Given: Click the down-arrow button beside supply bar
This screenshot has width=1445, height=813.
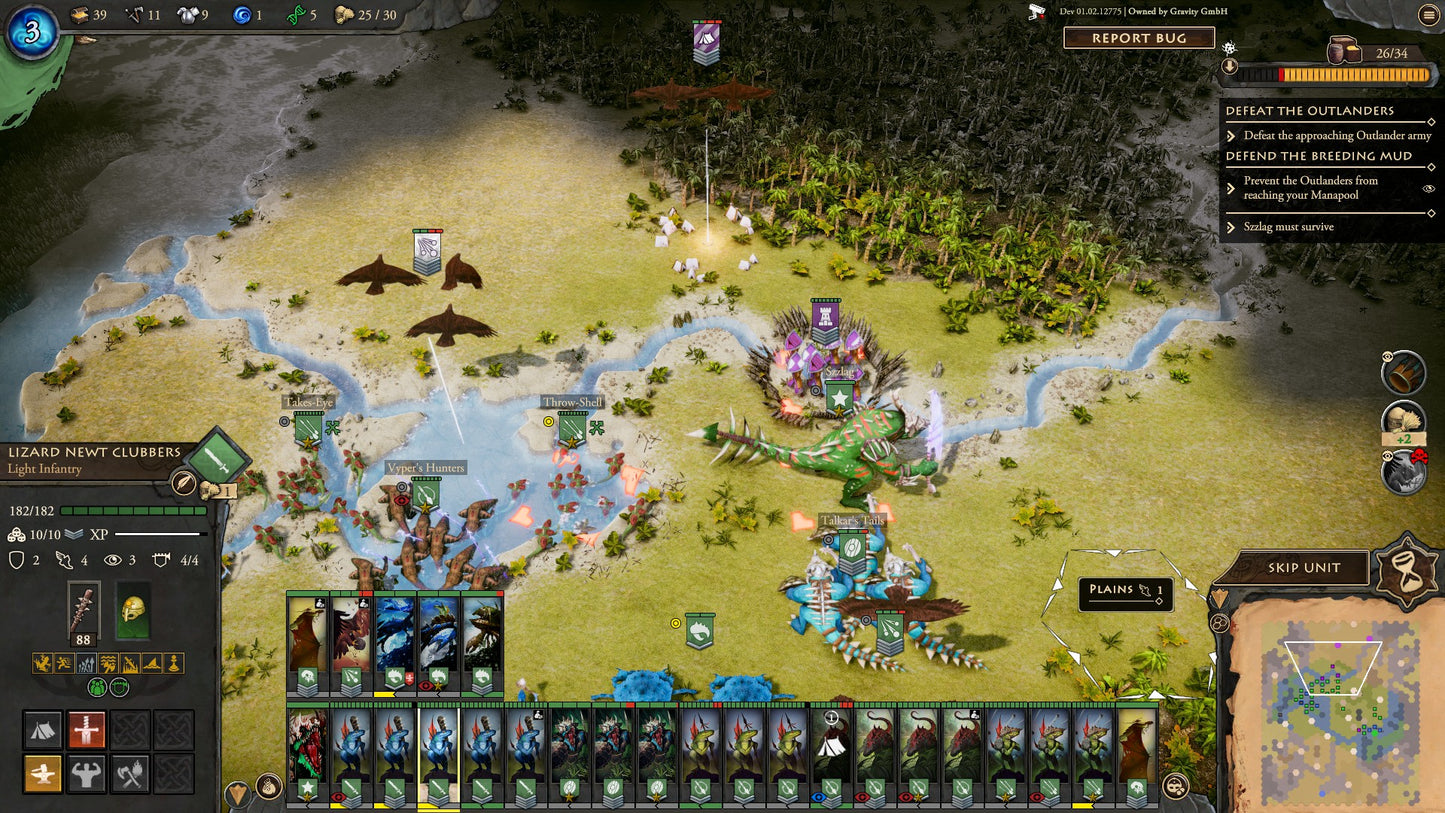Looking at the screenshot, I should (1230, 67).
